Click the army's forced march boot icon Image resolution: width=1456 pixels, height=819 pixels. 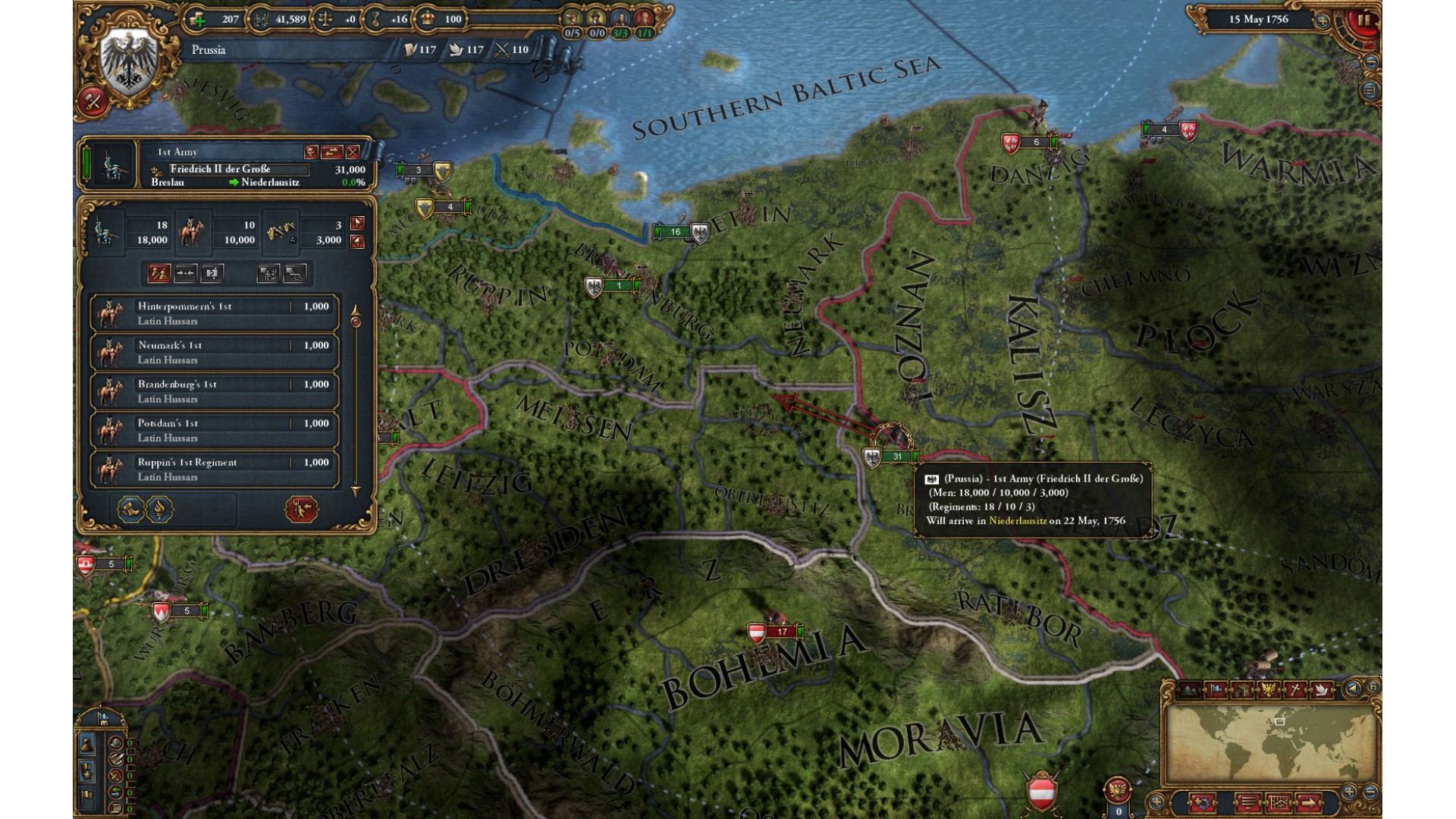coord(130,509)
